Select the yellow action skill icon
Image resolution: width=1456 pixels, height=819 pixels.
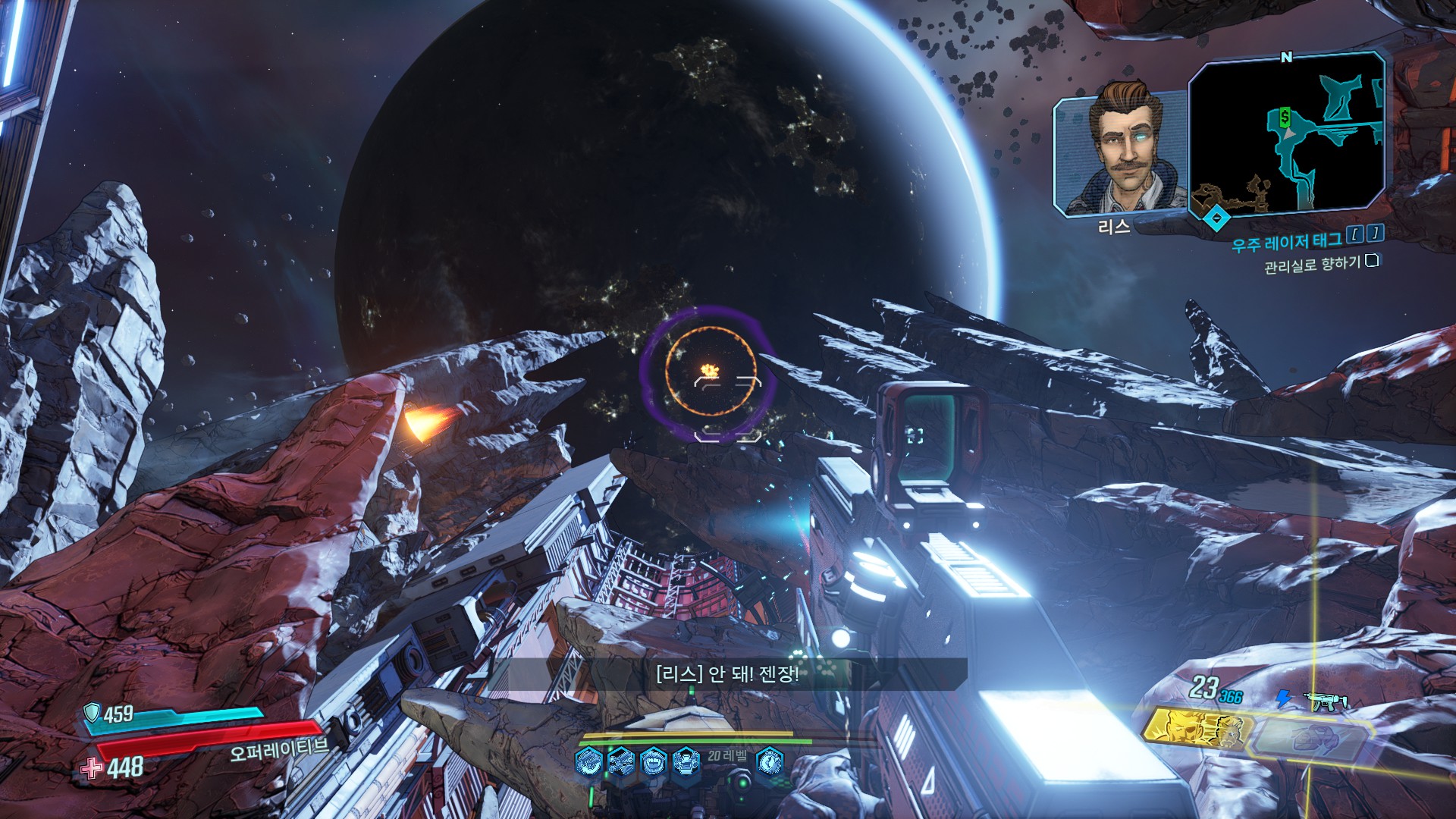click(x=1194, y=730)
